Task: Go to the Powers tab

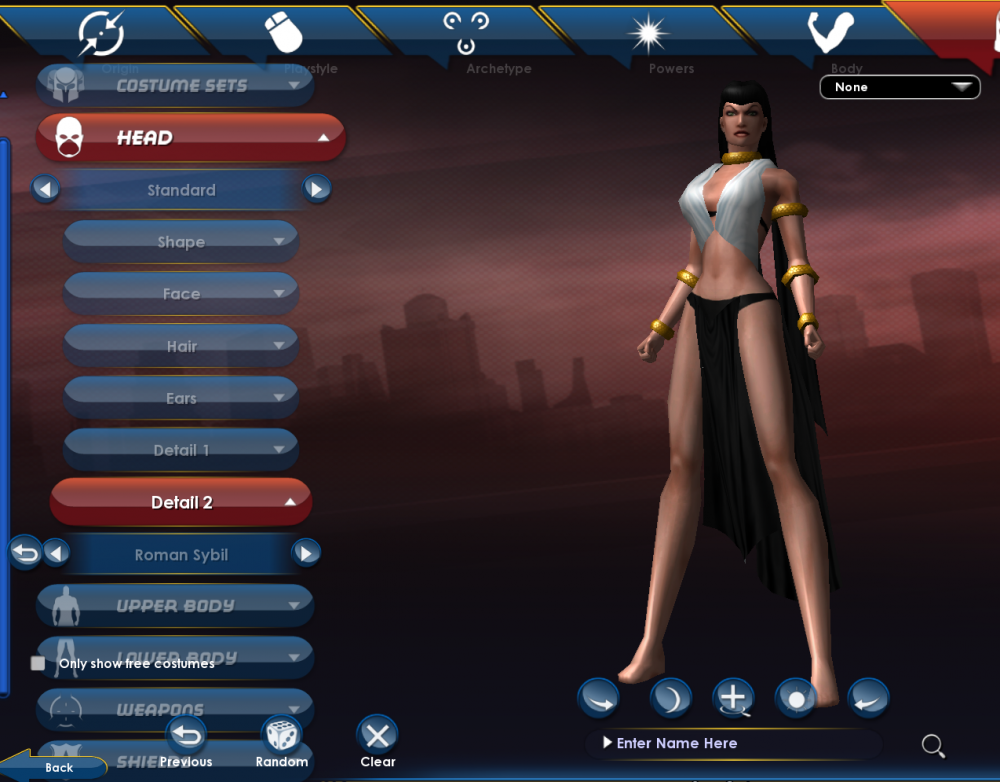Action: coord(648,36)
